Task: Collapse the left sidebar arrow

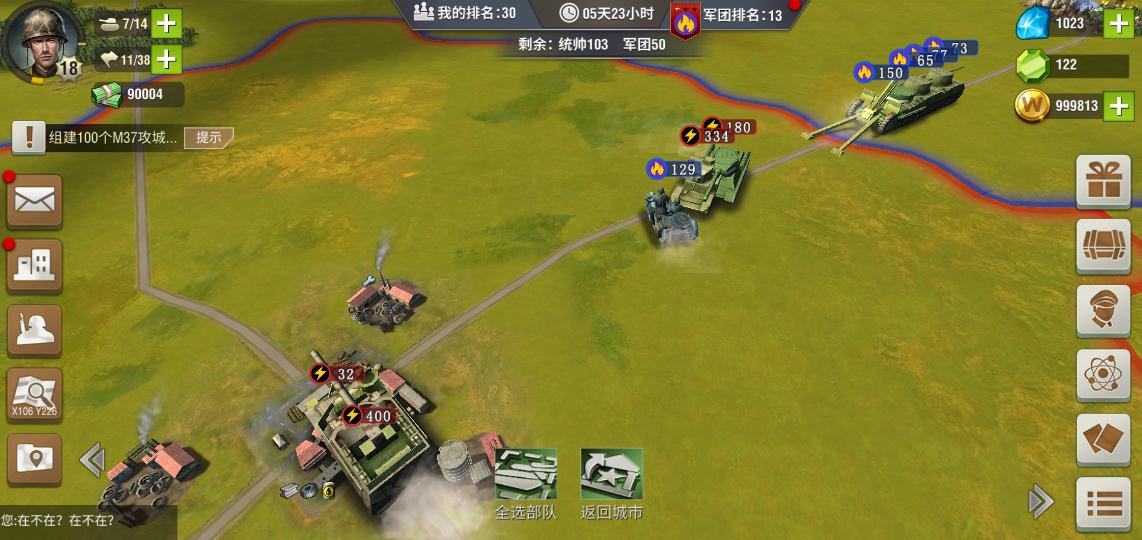Action: click(x=92, y=460)
